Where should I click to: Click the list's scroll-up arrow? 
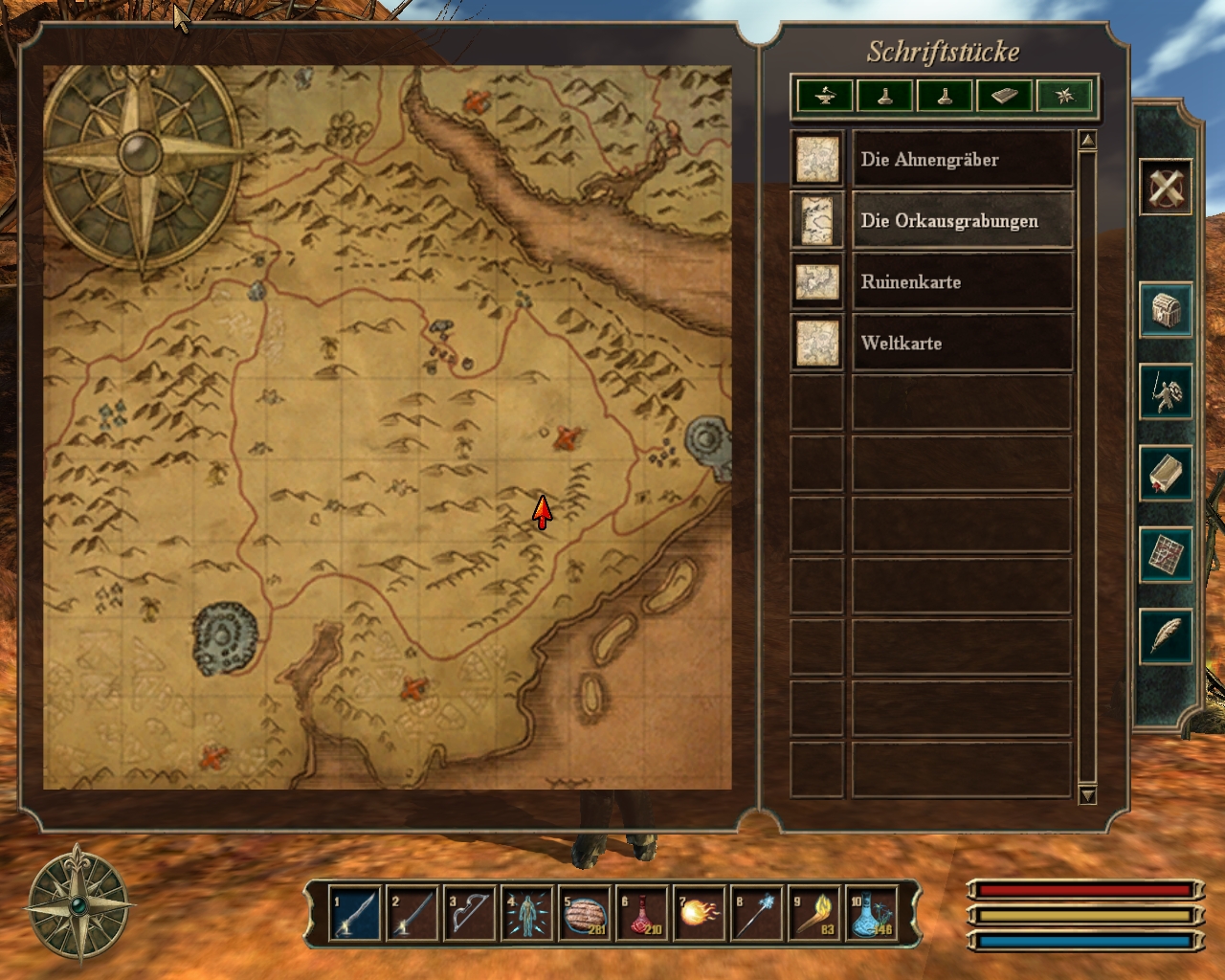1087,141
